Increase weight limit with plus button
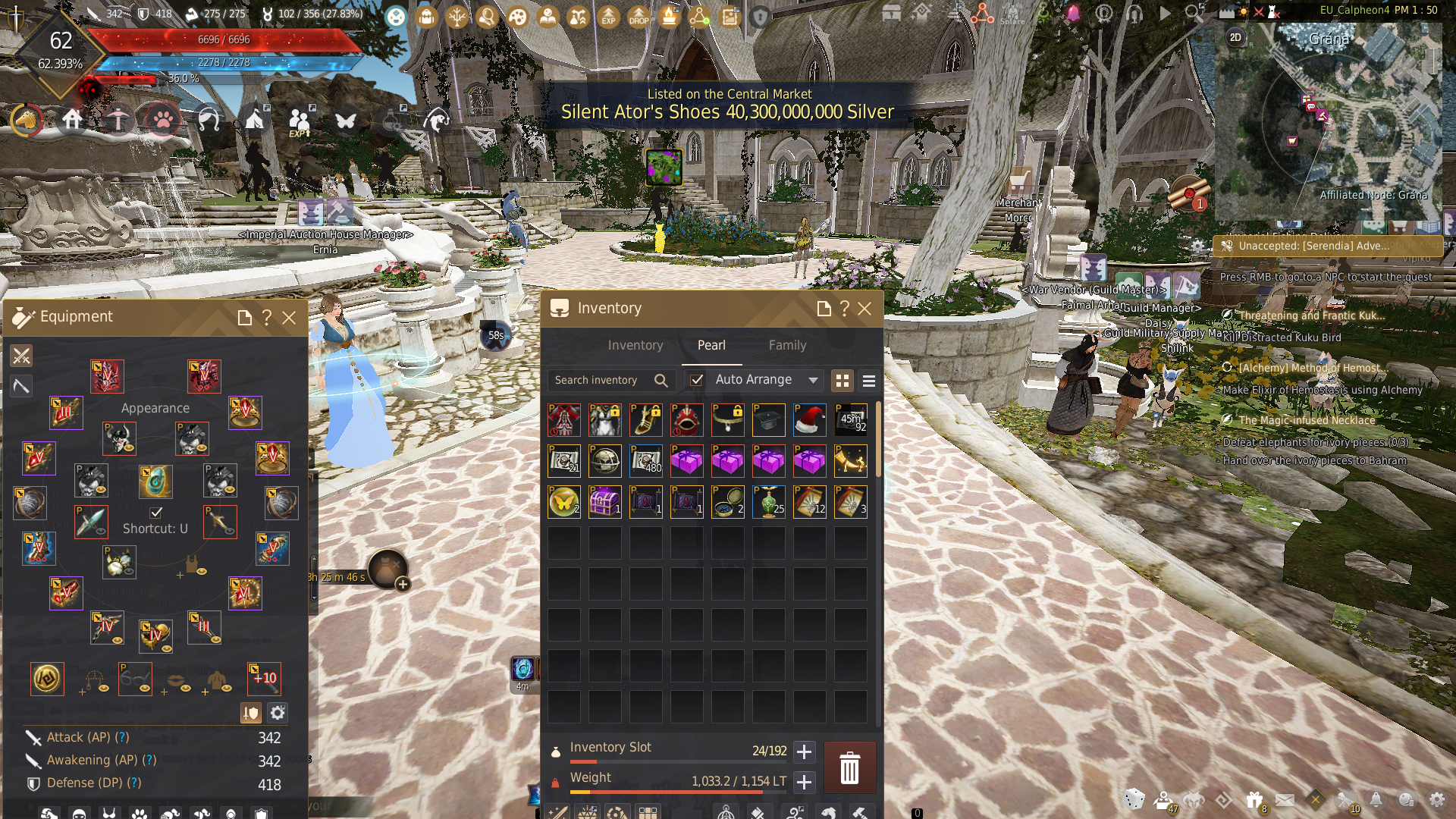Viewport: 1456px width, 819px height. click(x=804, y=782)
